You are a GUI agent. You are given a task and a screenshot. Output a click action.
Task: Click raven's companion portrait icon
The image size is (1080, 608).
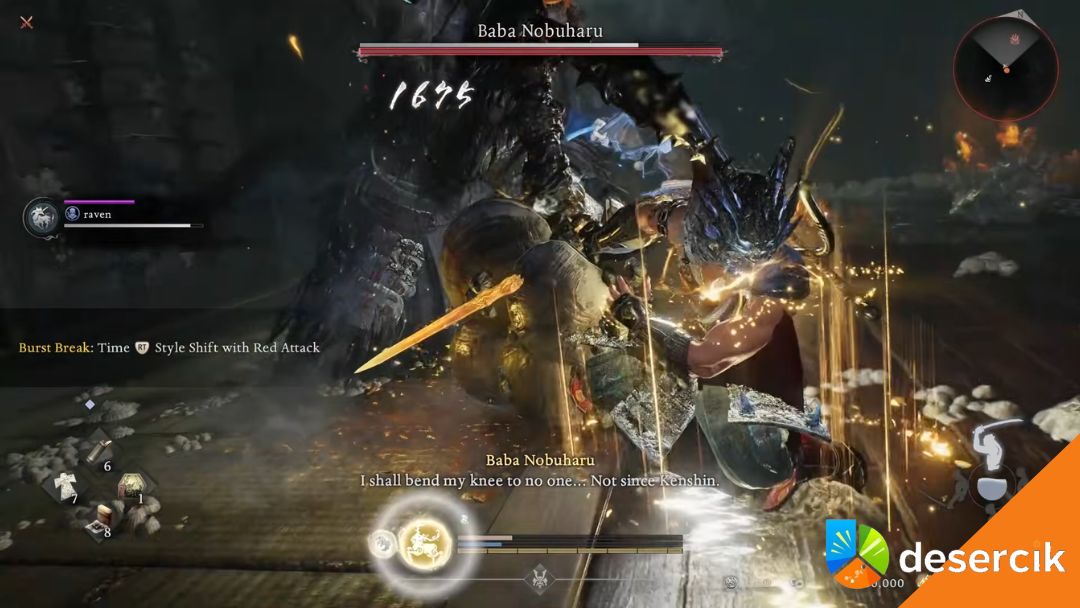click(x=41, y=216)
